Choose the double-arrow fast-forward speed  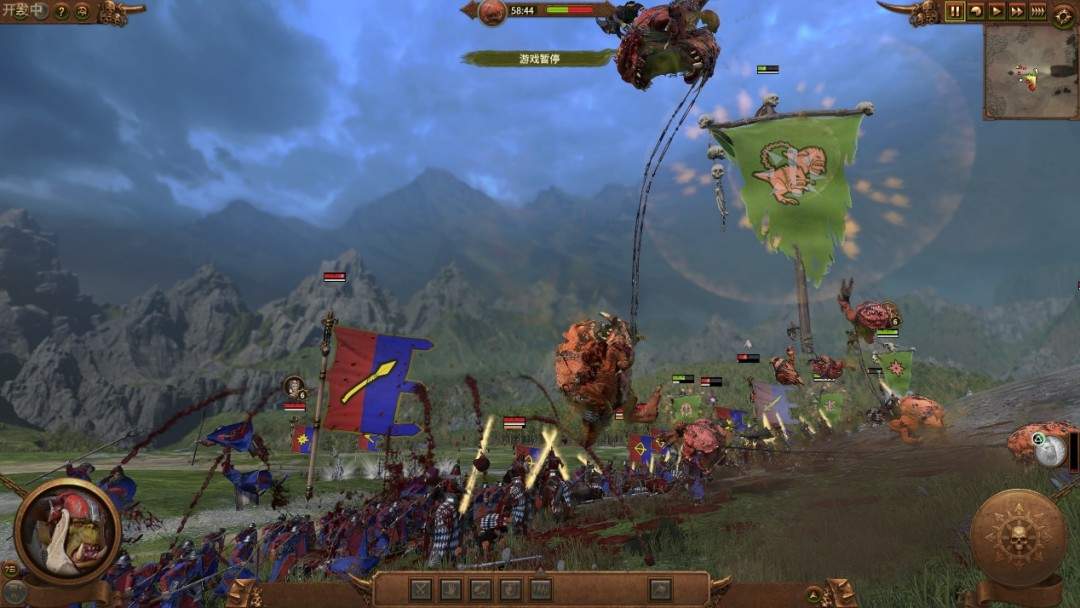pos(1017,11)
